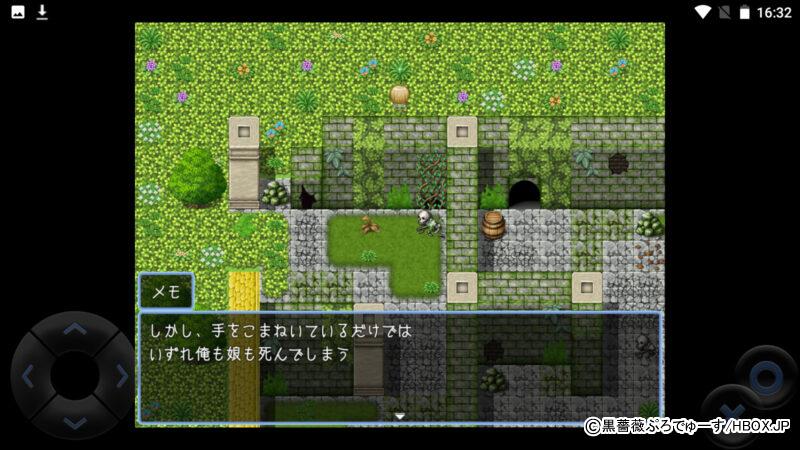800x450 pixels.
Task: Tap the blue circle confirm button
Action: click(x=767, y=377)
